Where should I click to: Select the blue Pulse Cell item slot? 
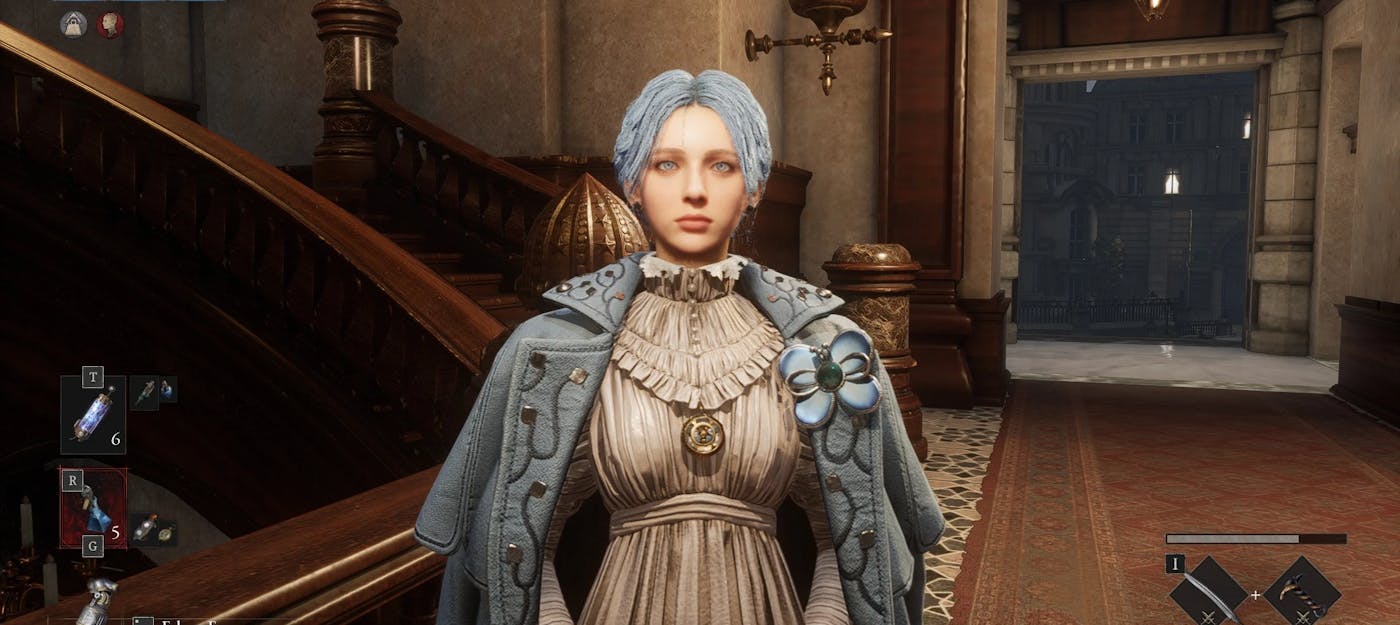pos(93,414)
